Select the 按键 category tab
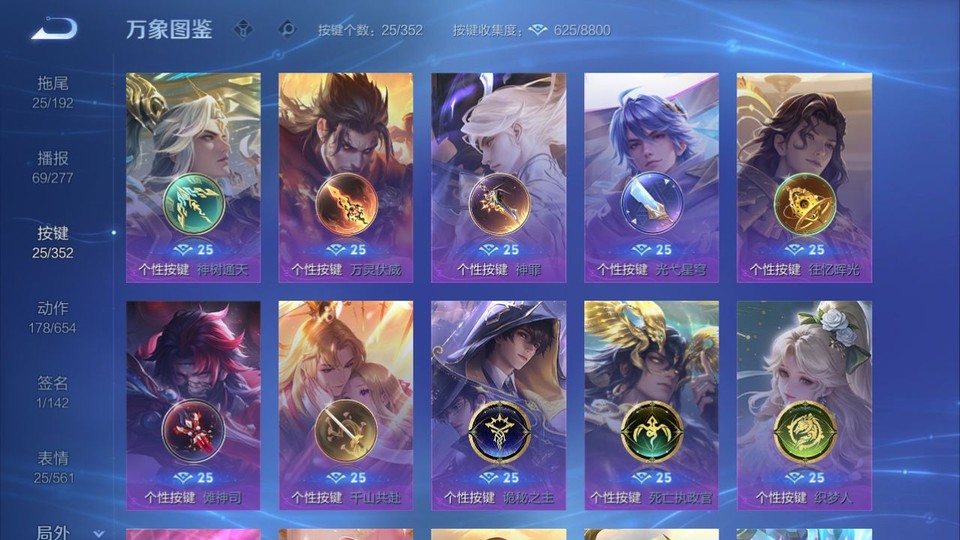This screenshot has width=960, height=540. click(x=53, y=241)
